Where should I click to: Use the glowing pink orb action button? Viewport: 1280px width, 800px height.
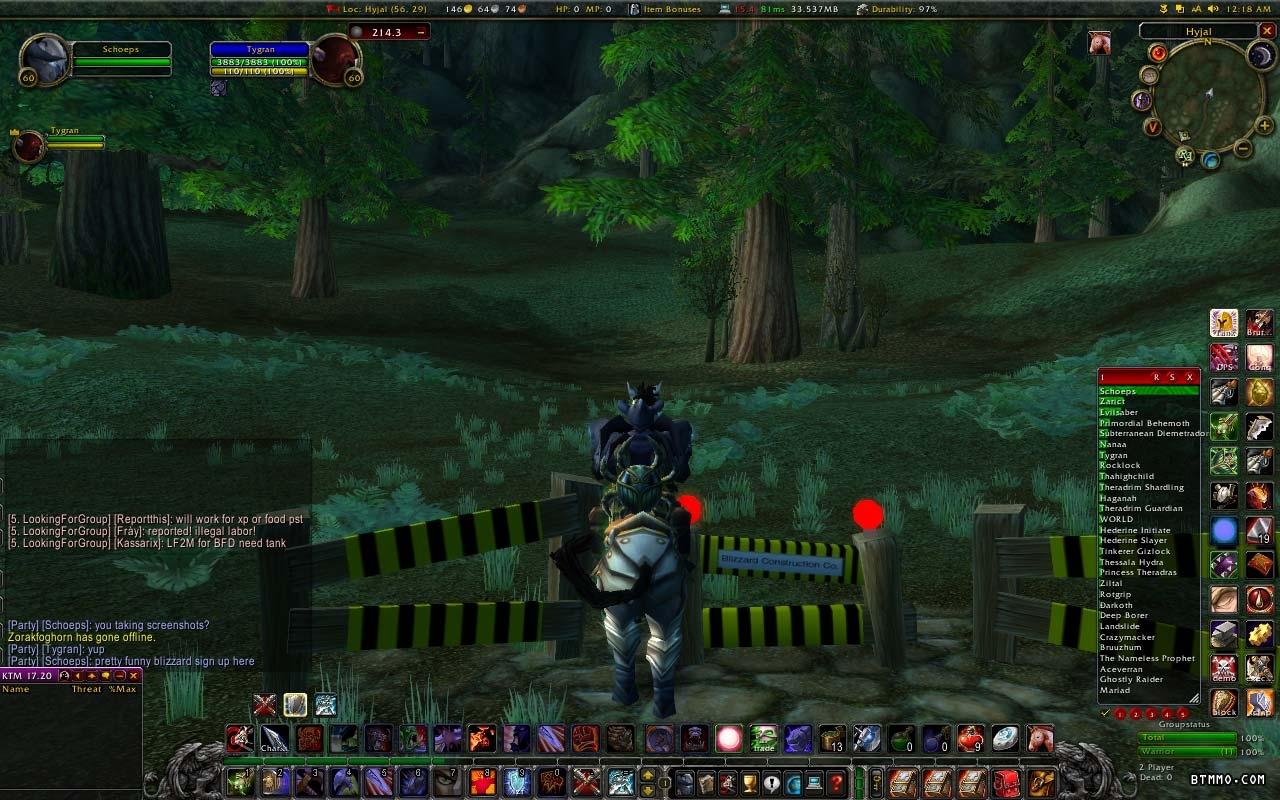pyautogui.click(x=729, y=739)
